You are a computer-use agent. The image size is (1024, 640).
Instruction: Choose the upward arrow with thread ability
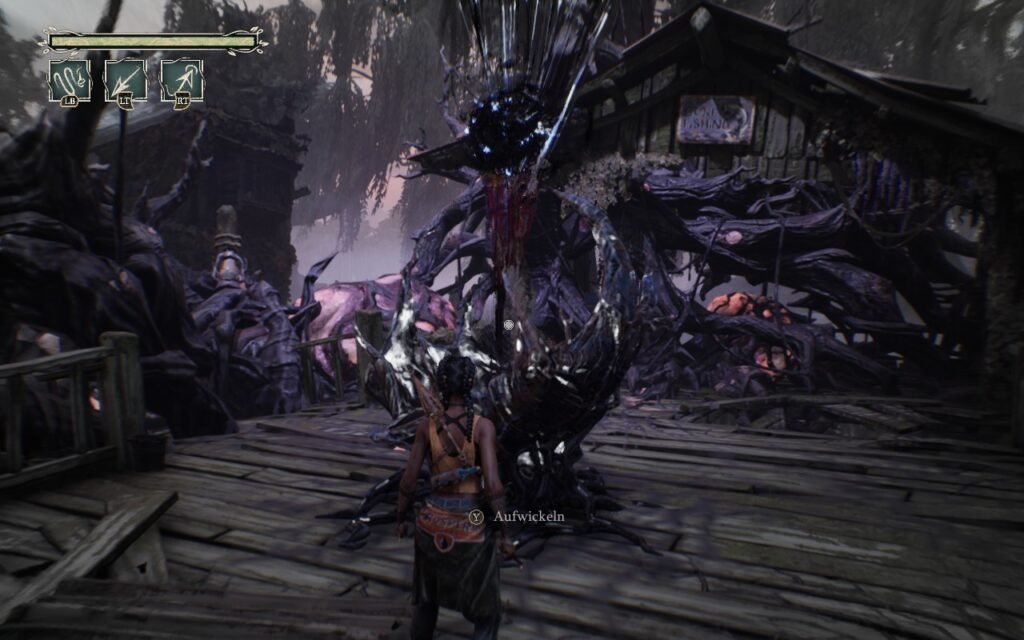pyautogui.click(x=183, y=80)
